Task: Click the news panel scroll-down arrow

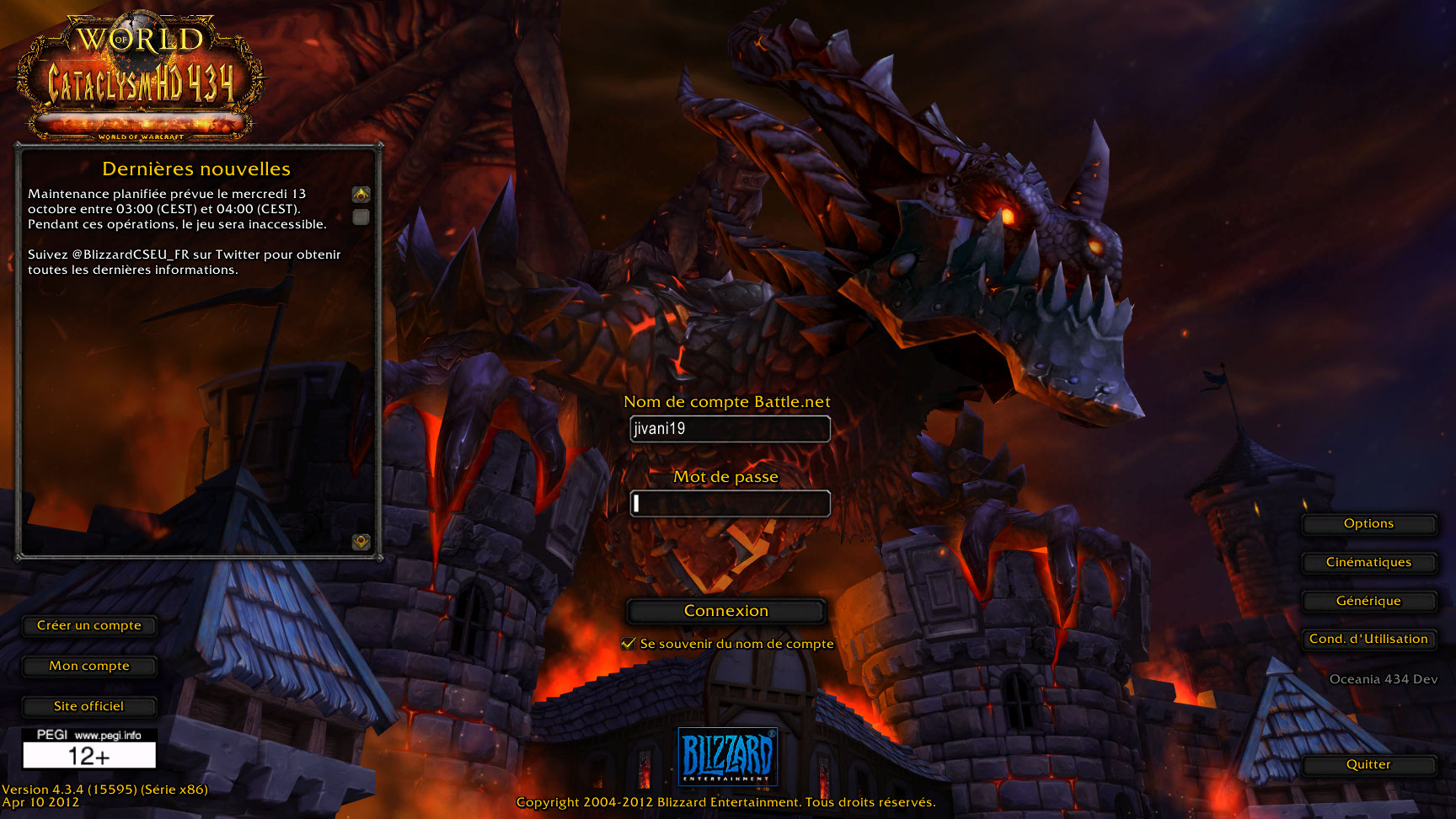Action: coord(361,542)
